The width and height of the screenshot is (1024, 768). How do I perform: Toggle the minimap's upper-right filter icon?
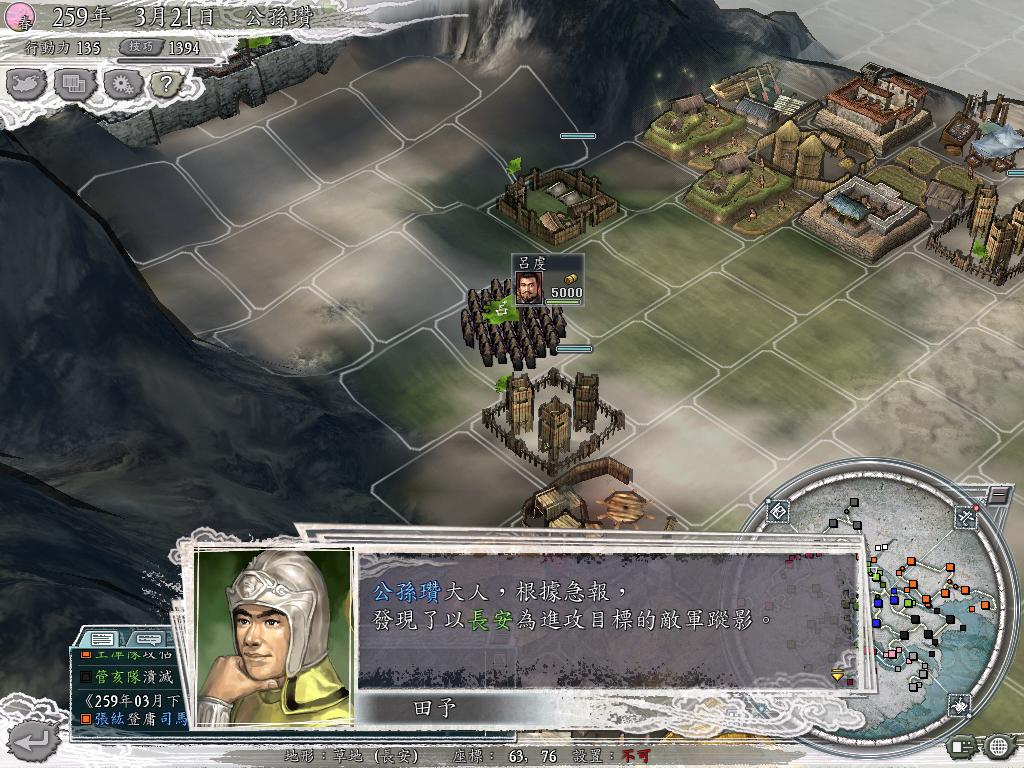coord(964,517)
